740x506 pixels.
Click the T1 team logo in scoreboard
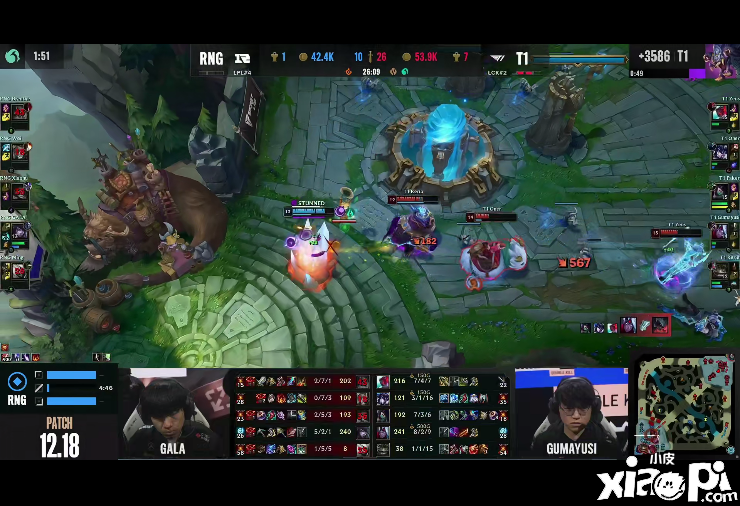pos(496,58)
